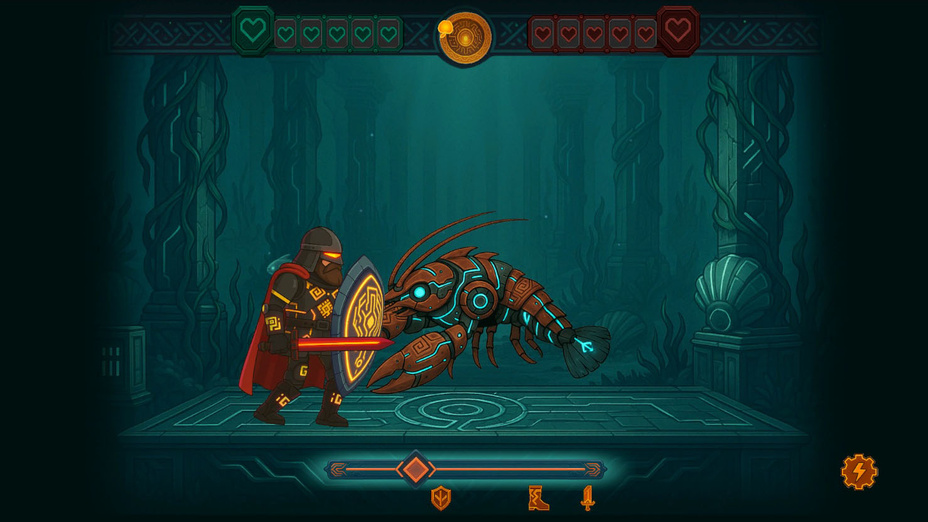Click the lightning bolt gear button
This screenshot has height=522, width=928.
pos(859,472)
